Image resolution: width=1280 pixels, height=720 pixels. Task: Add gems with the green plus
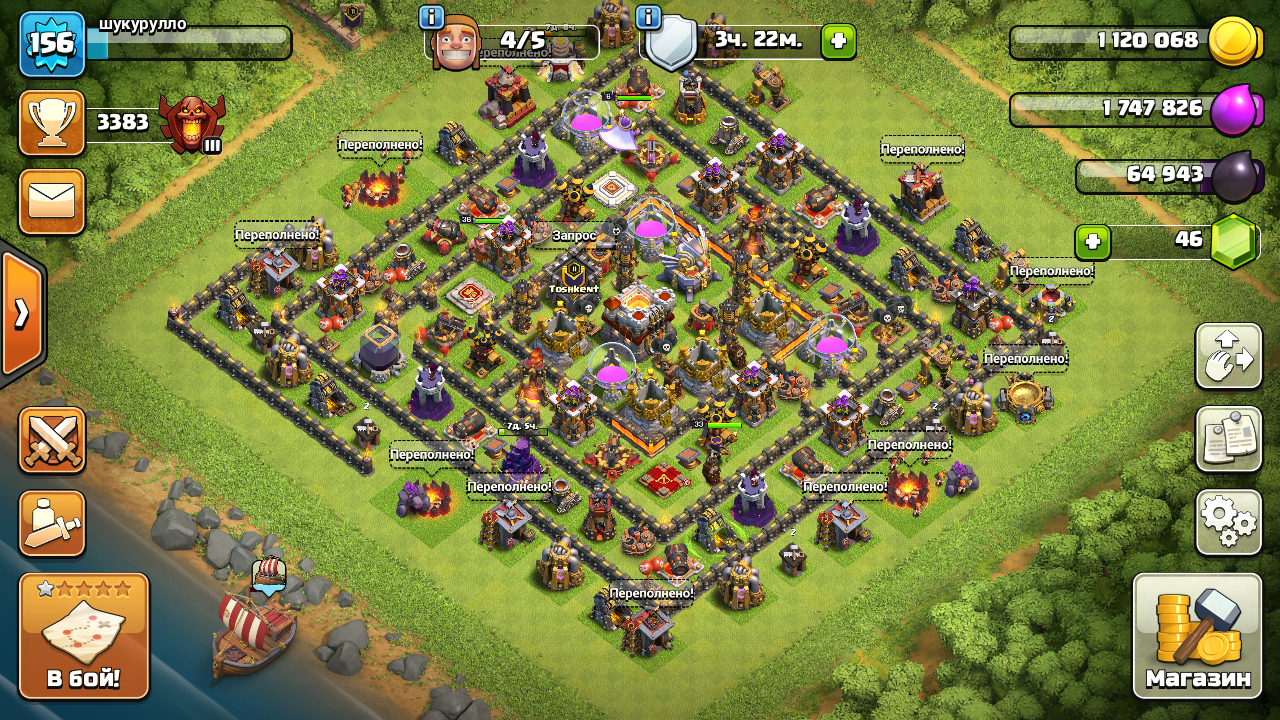tap(1093, 242)
